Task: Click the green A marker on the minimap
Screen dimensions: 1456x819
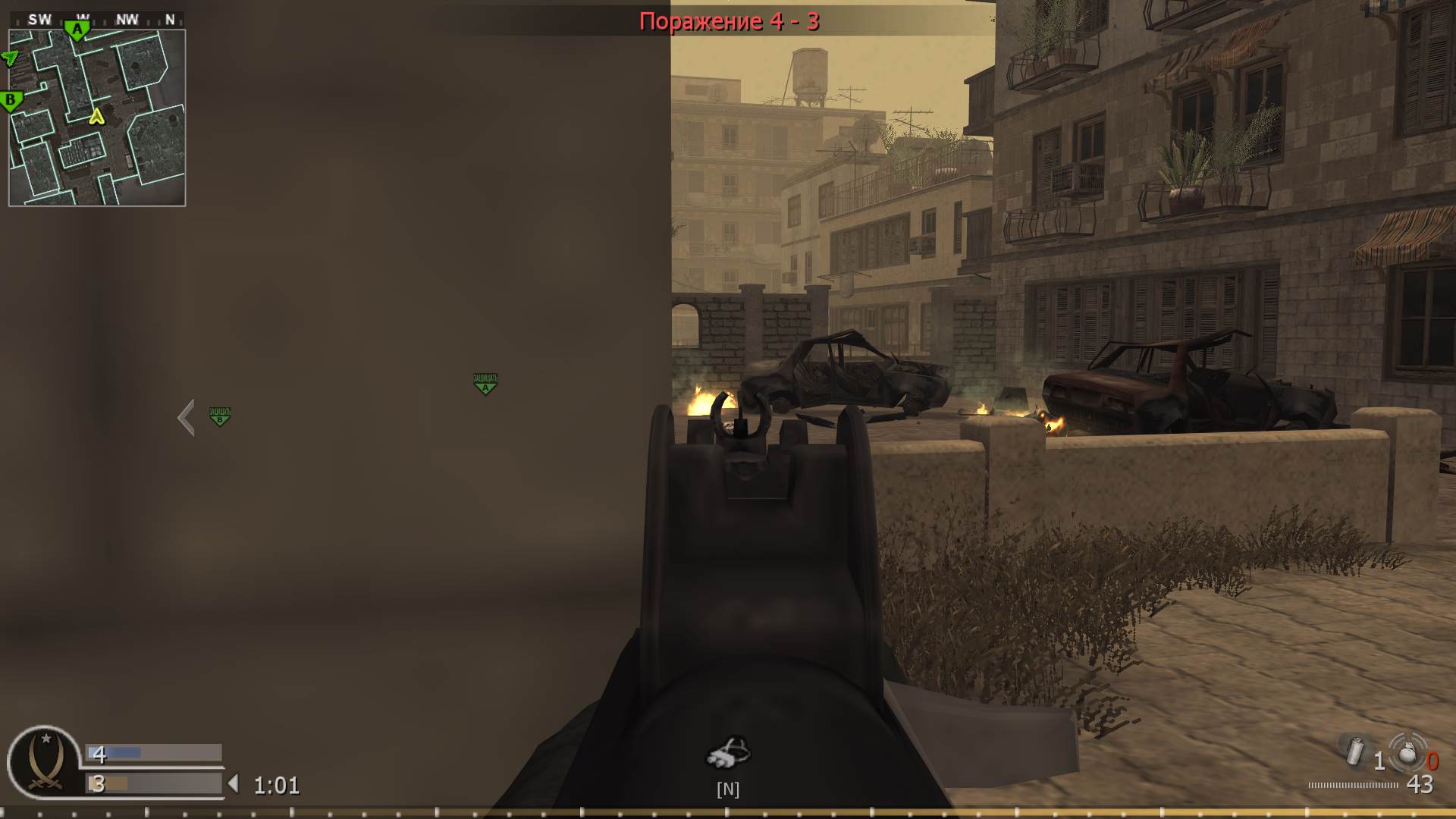Action: coord(78,27)
